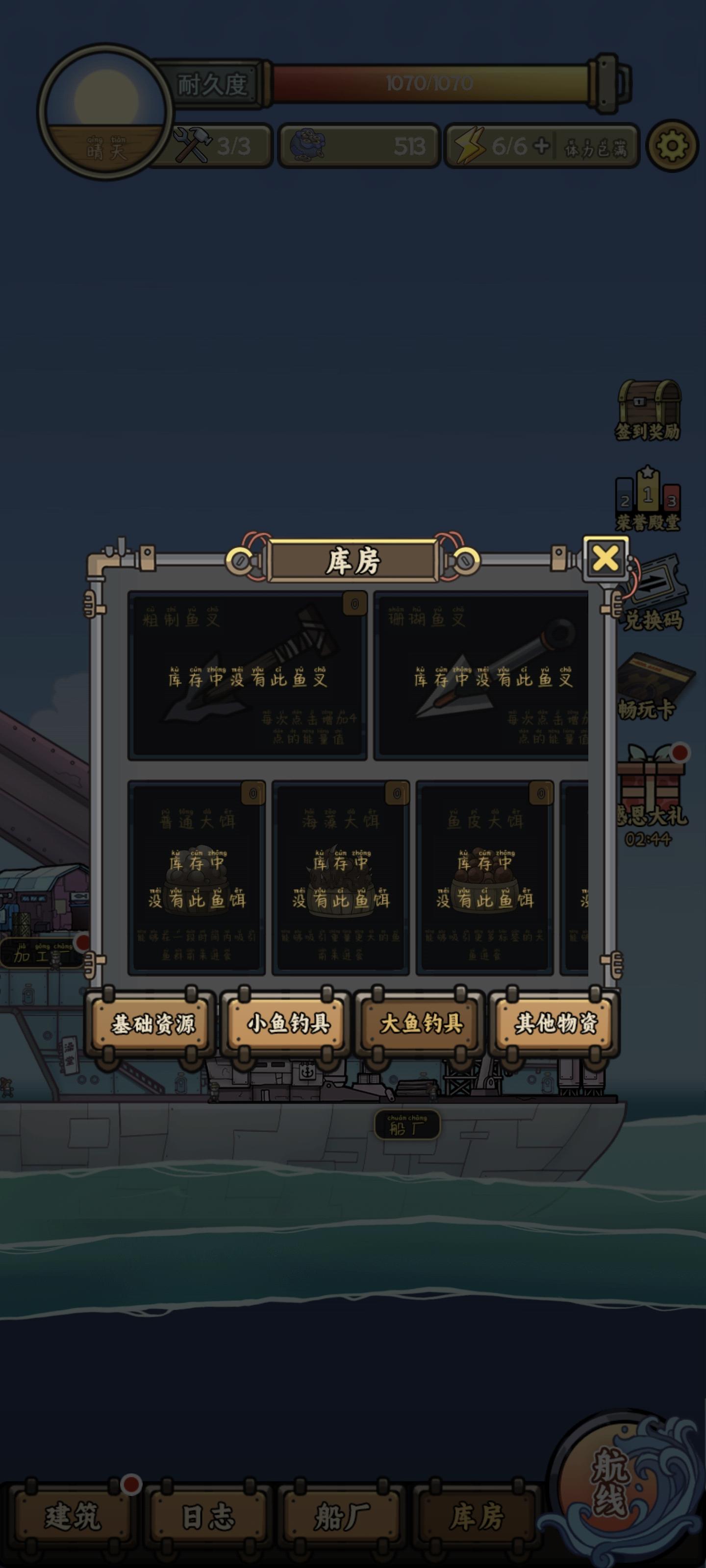Select the 珊瑚鱼叉 harpoon item

point(487,676)
